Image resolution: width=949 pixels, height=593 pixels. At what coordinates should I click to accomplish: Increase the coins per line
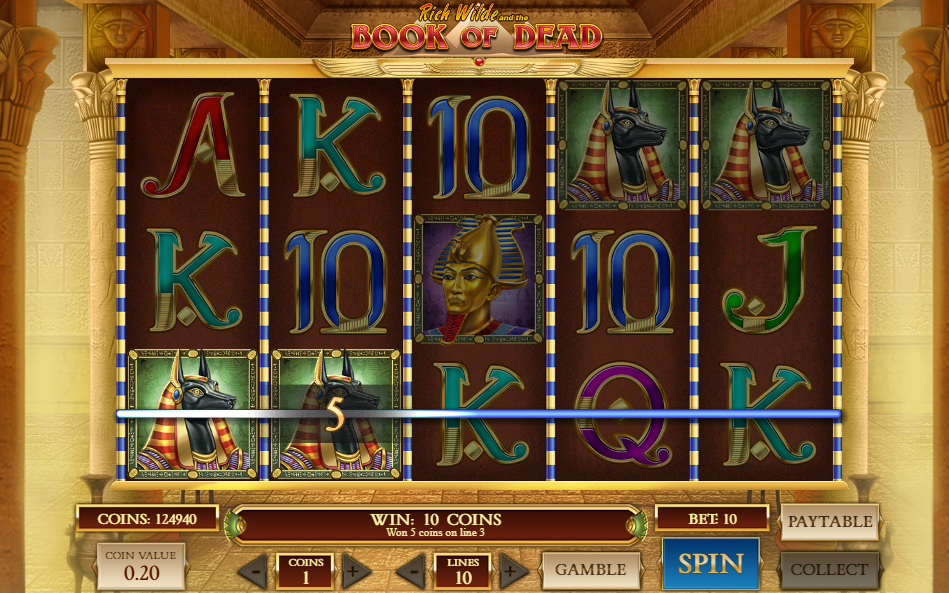[352, 572]
